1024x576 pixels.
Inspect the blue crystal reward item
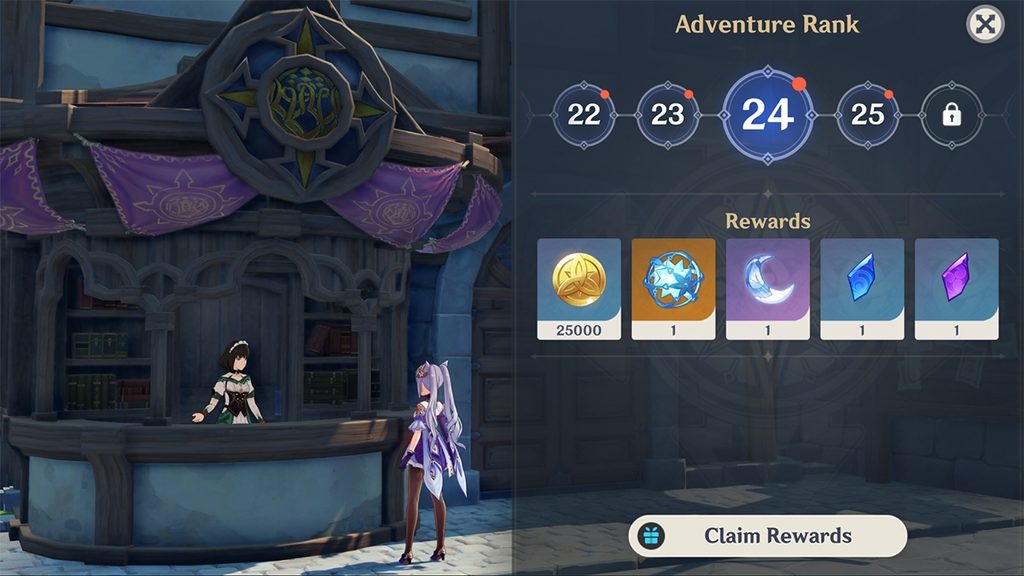[862, 288]
